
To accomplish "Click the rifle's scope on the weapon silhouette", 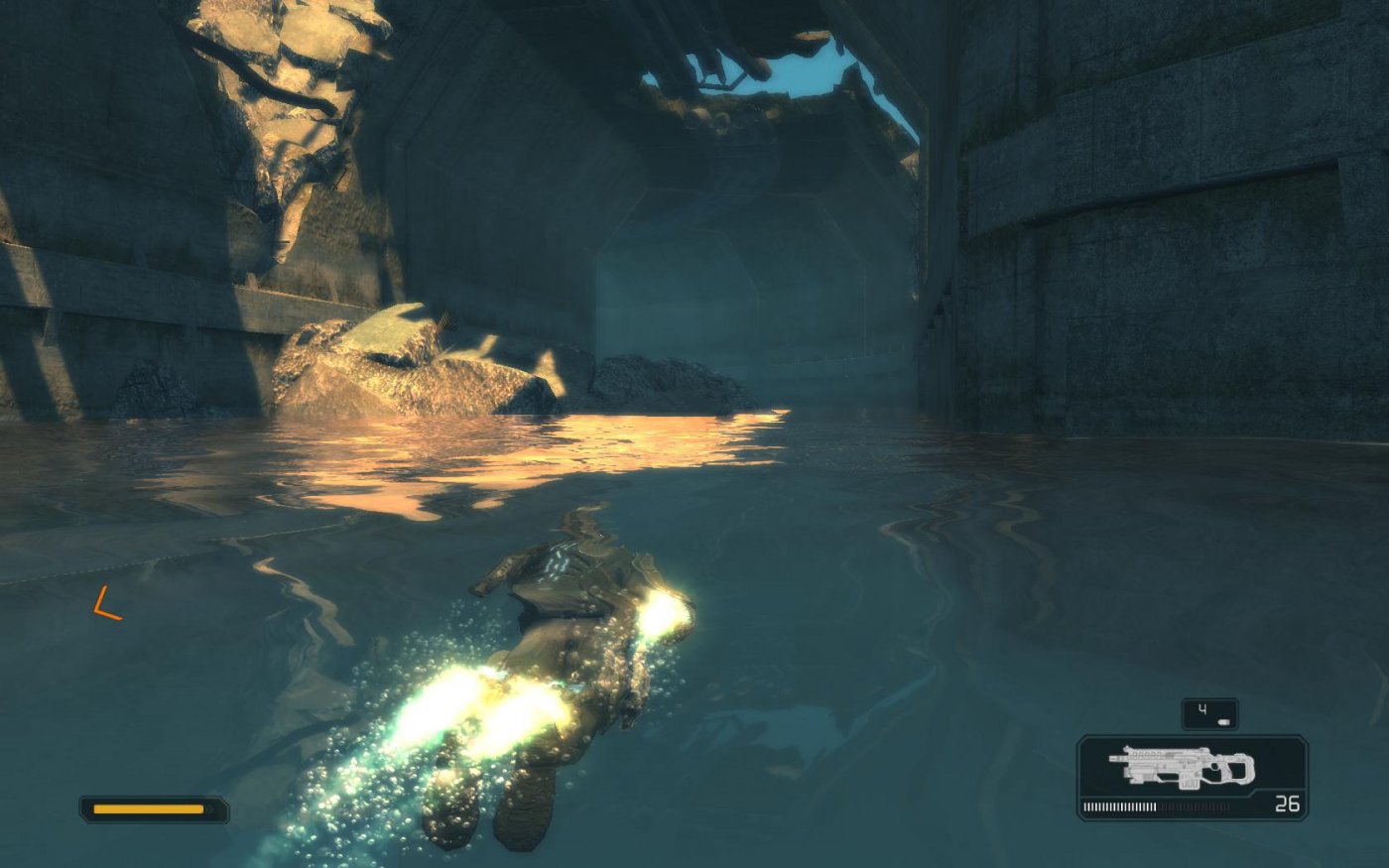I will (x=1150, y=751).
